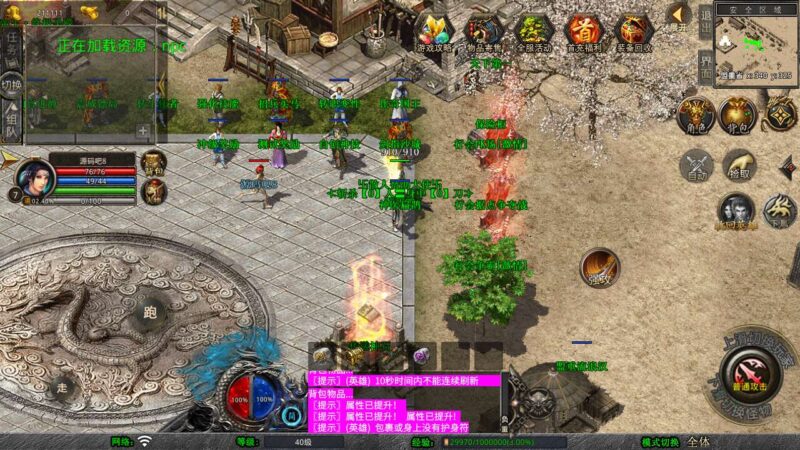Tap the 拾取 pickup button
The width and height of the screenshot is (800, 450).
(738, 164)
